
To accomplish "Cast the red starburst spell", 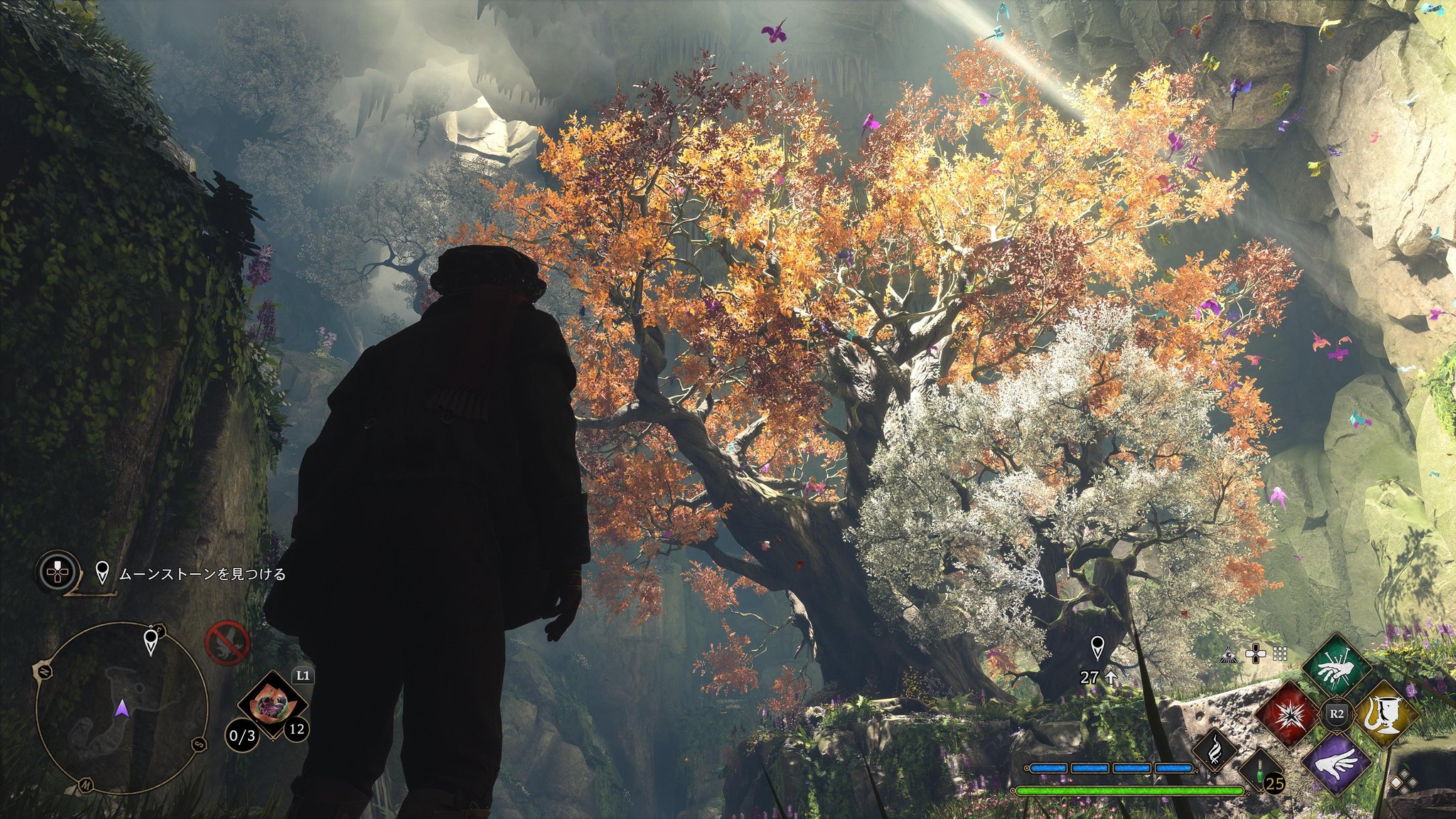I will click(x=1283, y=714).
